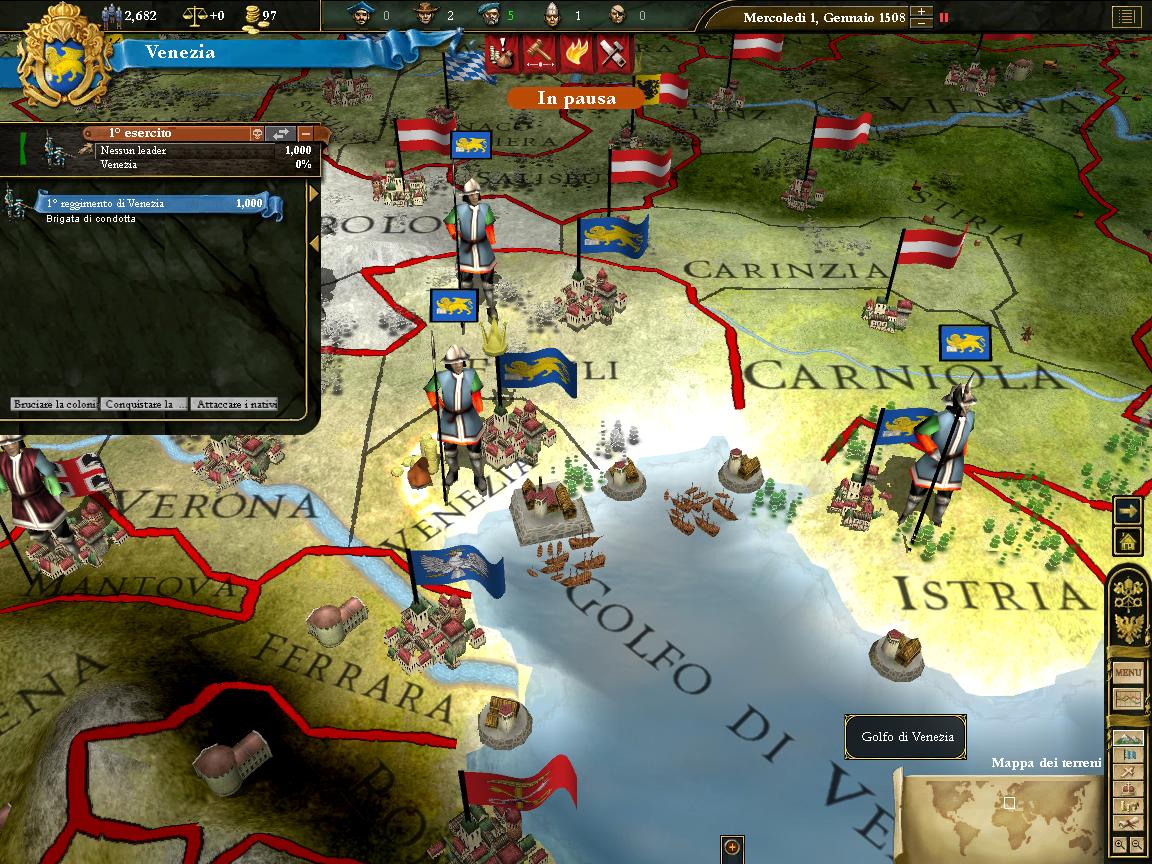
Task: Open the MENU button
Action: pyautogui.click(x=1128, y=673)
